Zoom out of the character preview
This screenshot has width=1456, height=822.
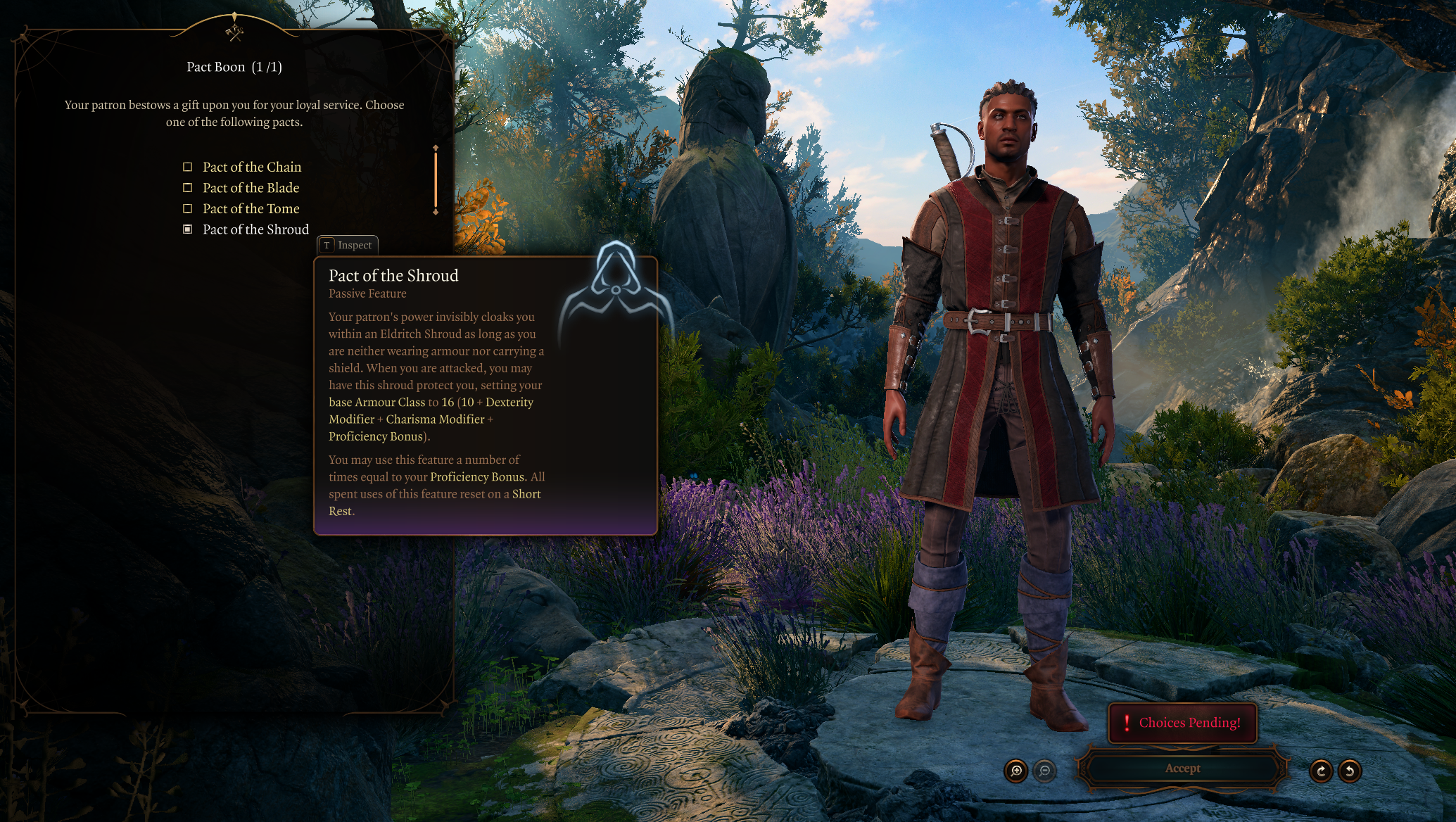1045,771
